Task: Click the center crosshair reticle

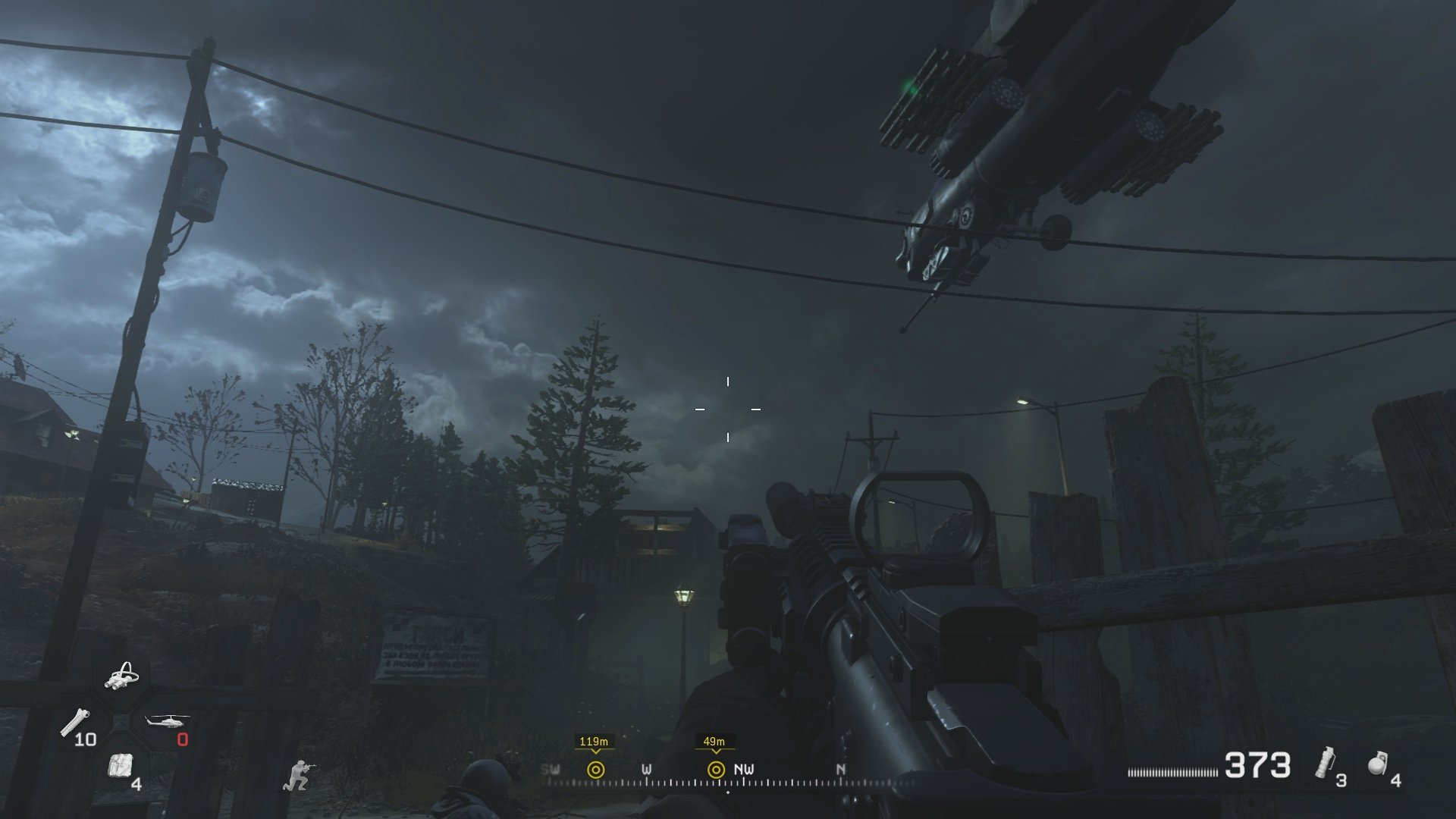Action: 727,409
